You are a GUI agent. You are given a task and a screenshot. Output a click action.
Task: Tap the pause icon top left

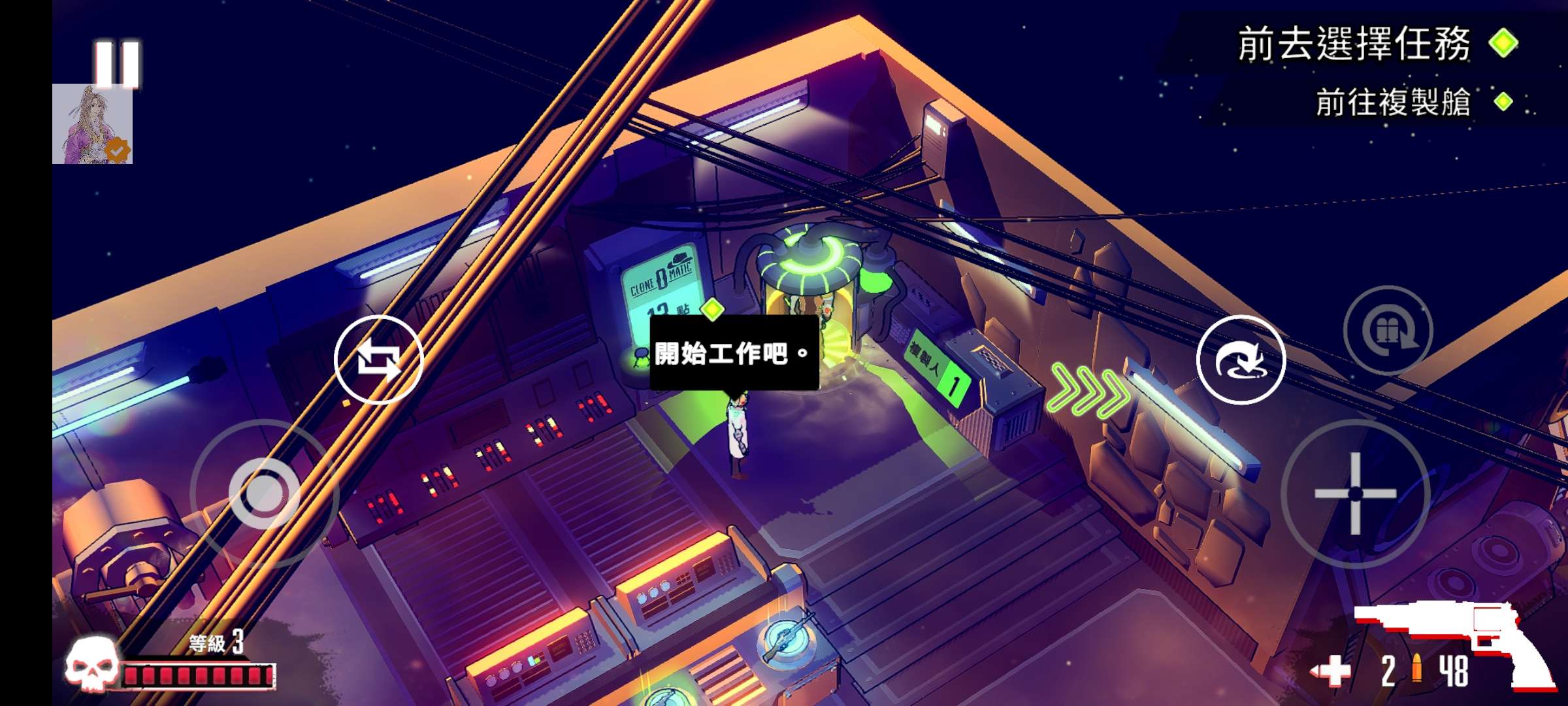point(116,63)
